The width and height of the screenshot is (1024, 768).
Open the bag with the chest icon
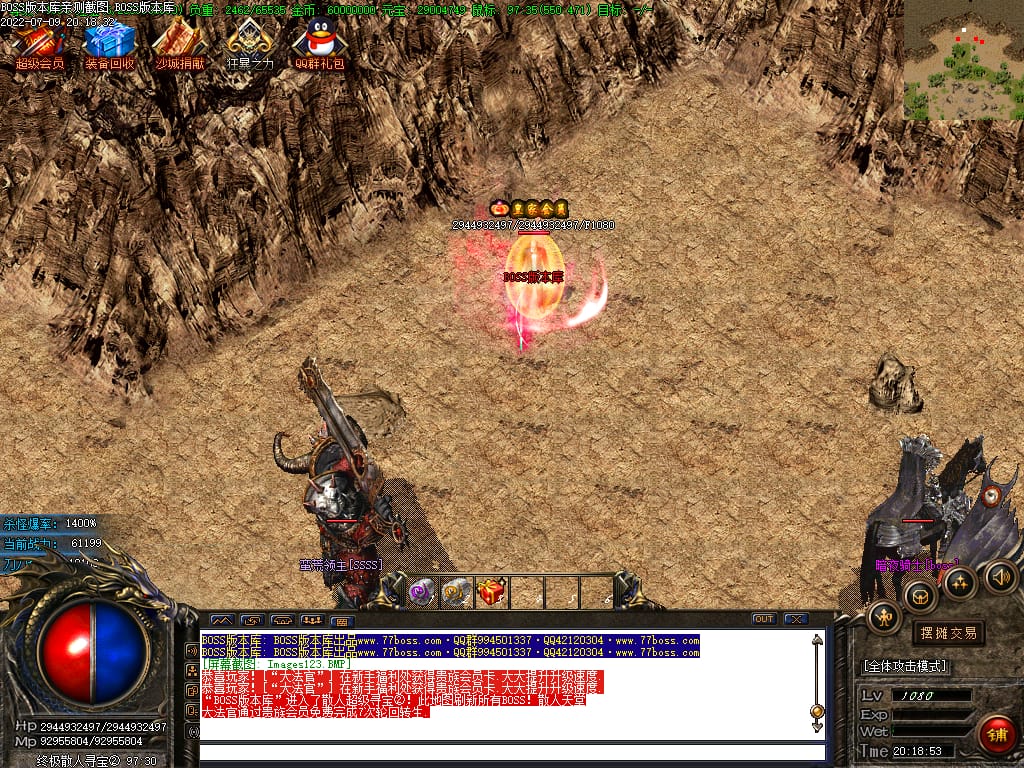pos(920,597)
